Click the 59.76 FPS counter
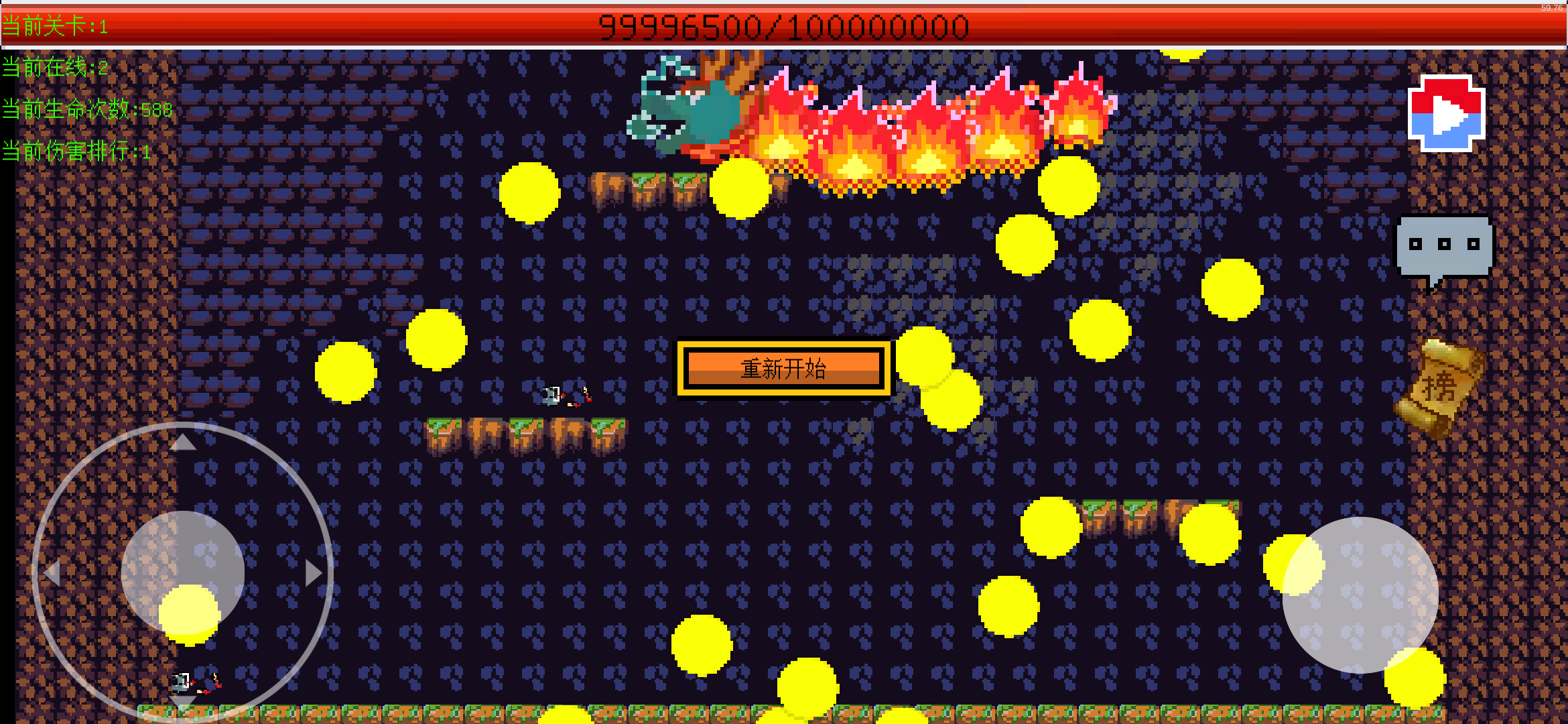Viewport: 1568px width, 724px height. tap(1553, 8)
